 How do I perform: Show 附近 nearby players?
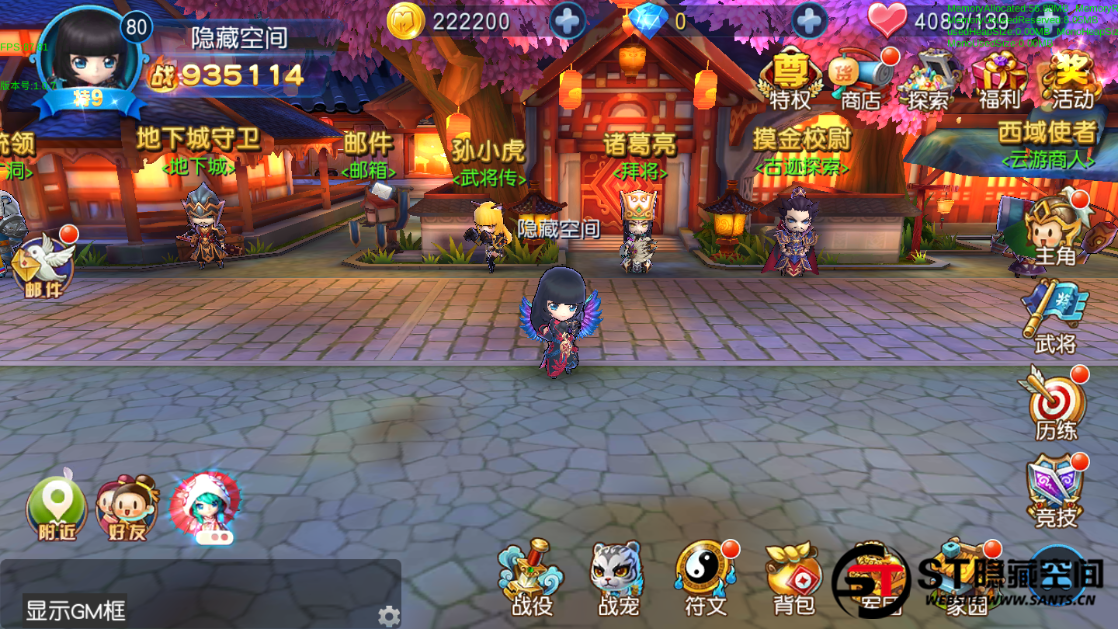(x=57, y=509)
